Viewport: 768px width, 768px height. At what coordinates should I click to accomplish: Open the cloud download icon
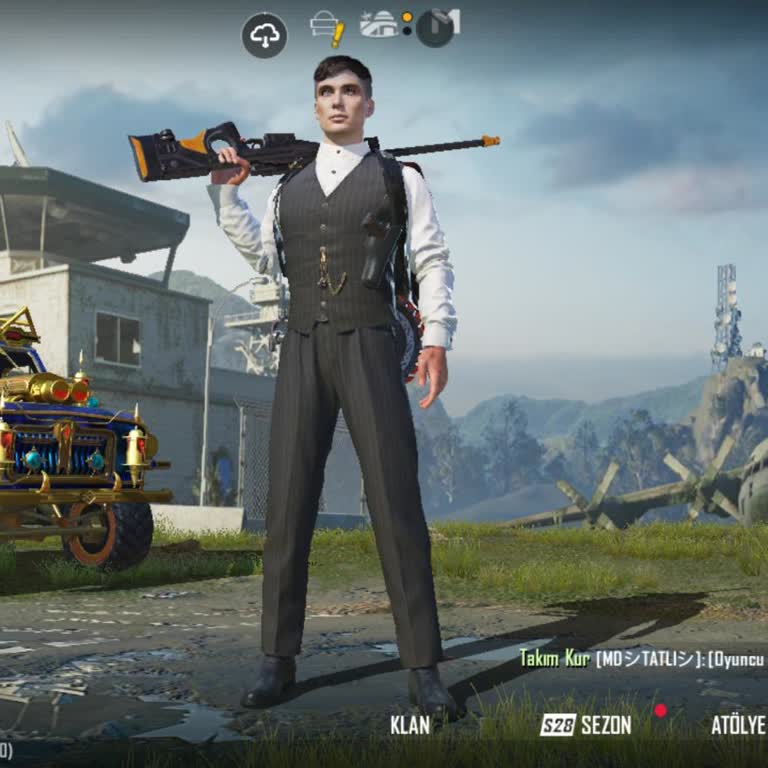coord(264,35)
